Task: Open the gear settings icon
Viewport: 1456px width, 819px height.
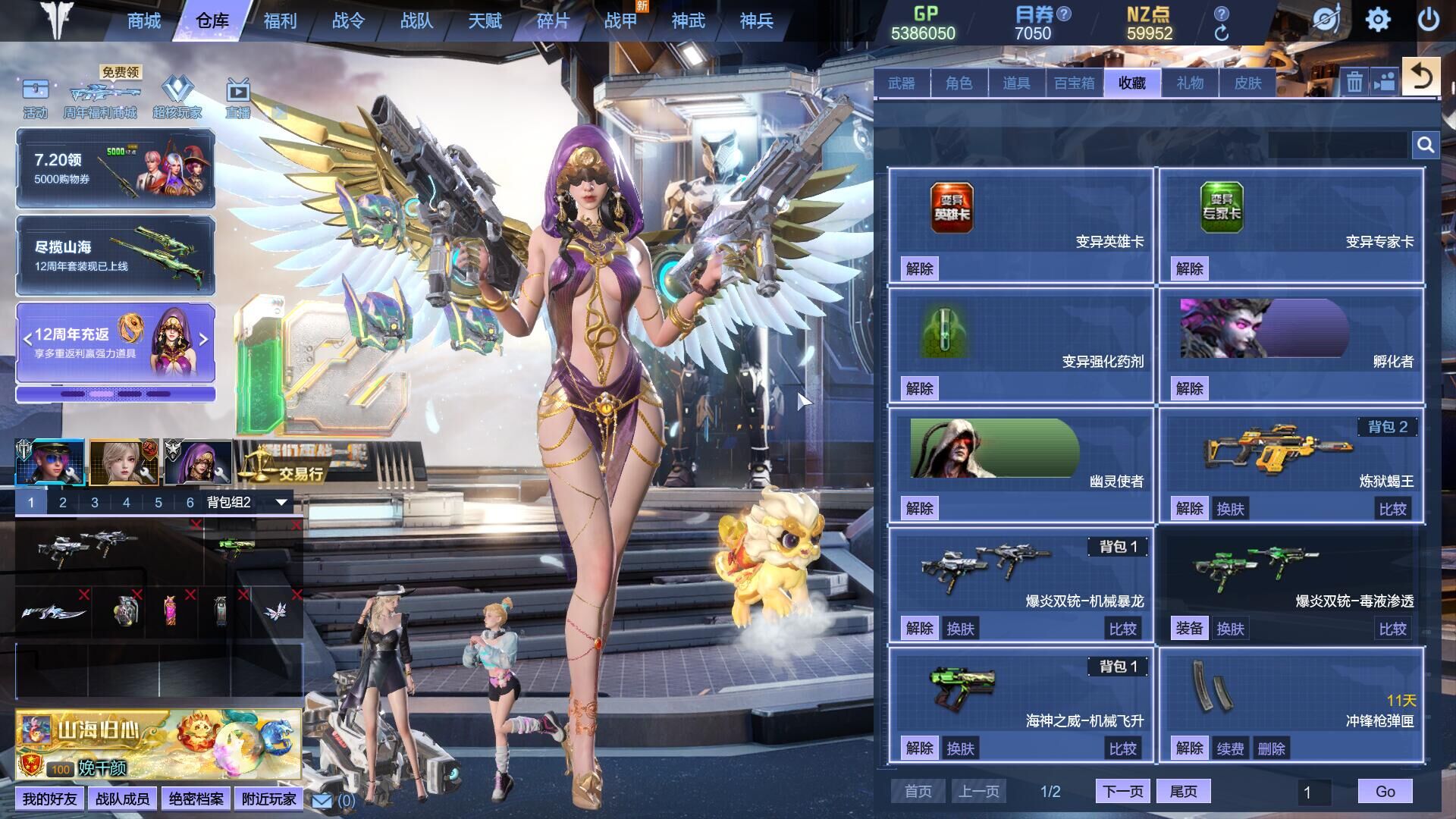Action: (x=1378, y=20)
